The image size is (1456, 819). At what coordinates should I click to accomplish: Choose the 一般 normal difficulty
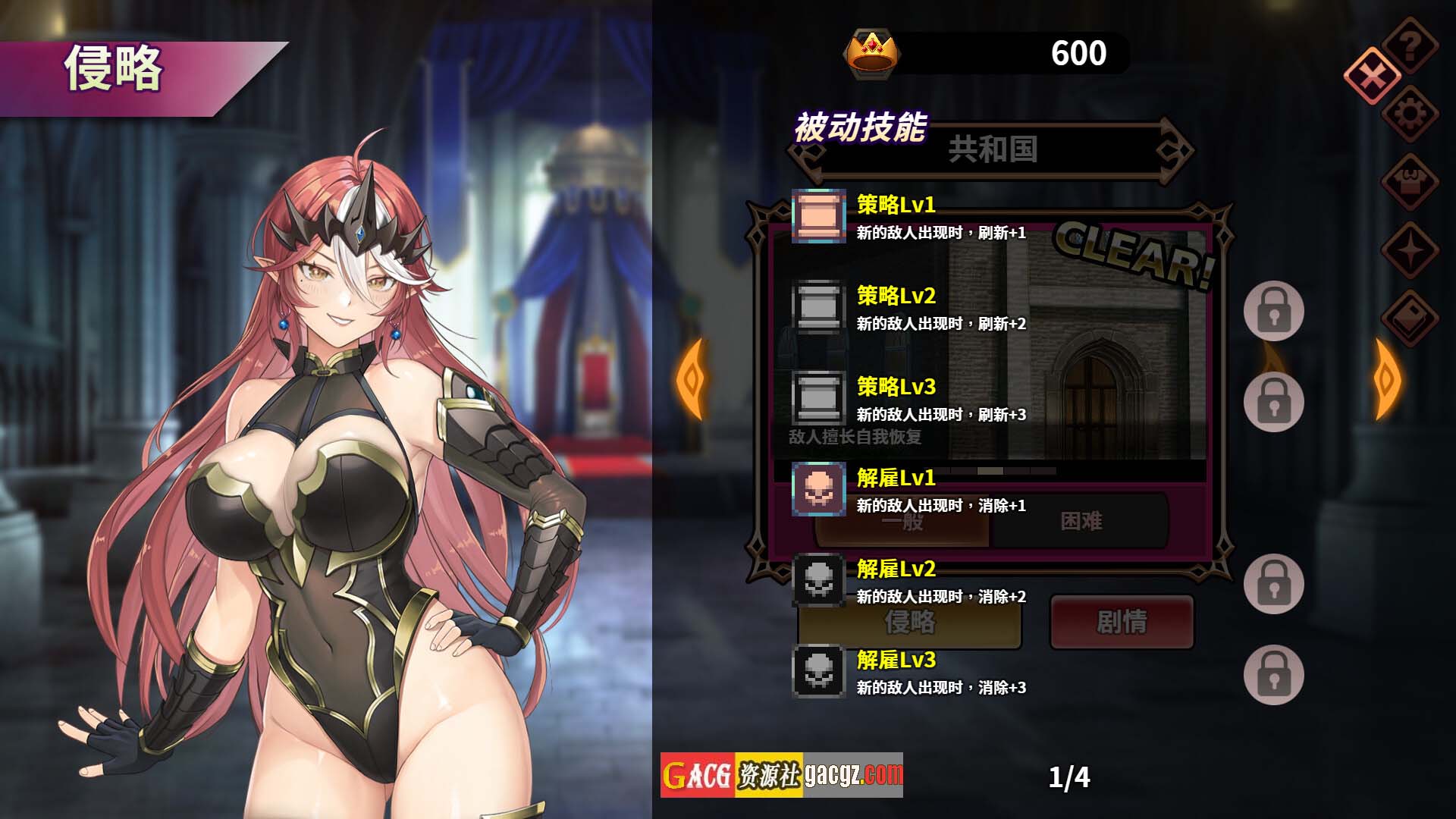coord(902,522)
